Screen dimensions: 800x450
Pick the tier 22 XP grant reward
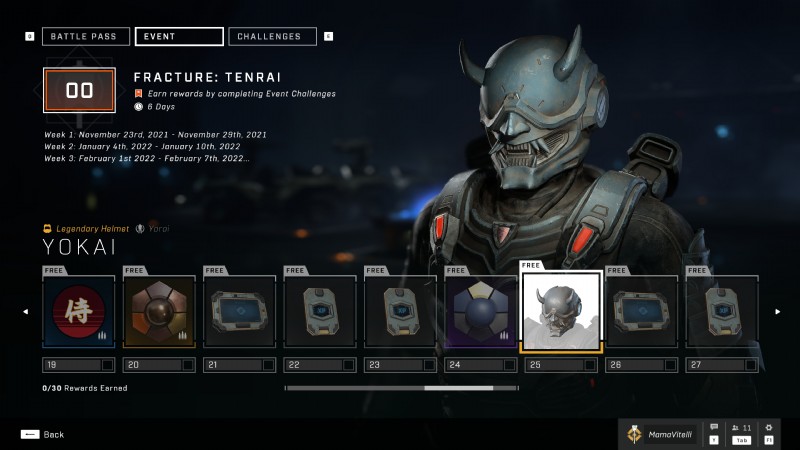pos(320,312)
